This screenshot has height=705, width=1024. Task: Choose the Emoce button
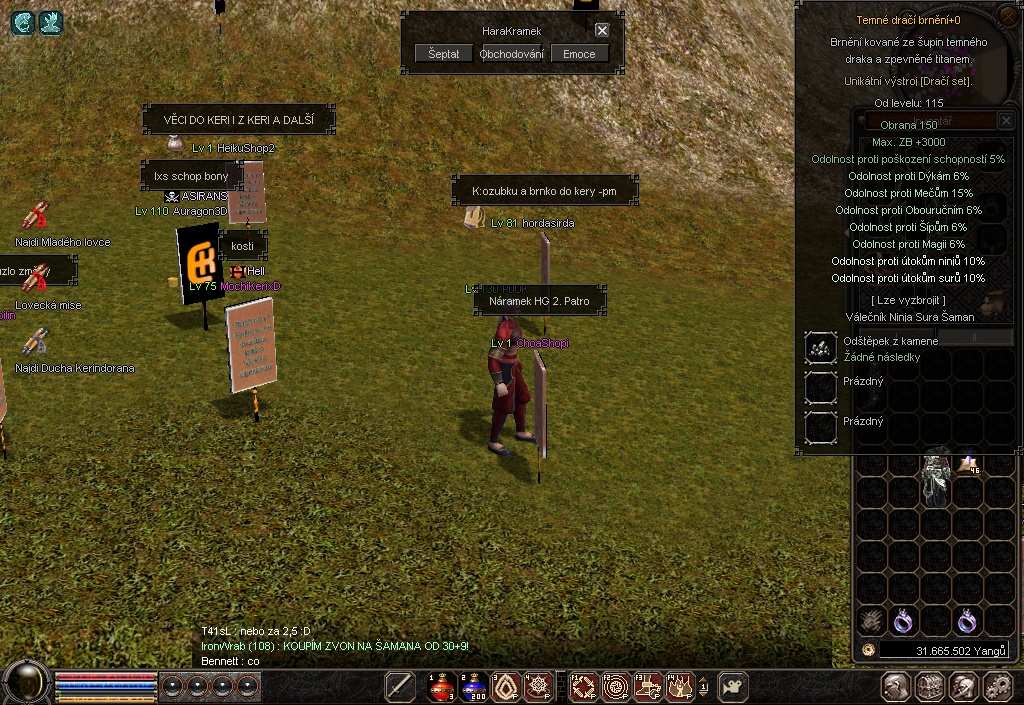tap(579, 54)
